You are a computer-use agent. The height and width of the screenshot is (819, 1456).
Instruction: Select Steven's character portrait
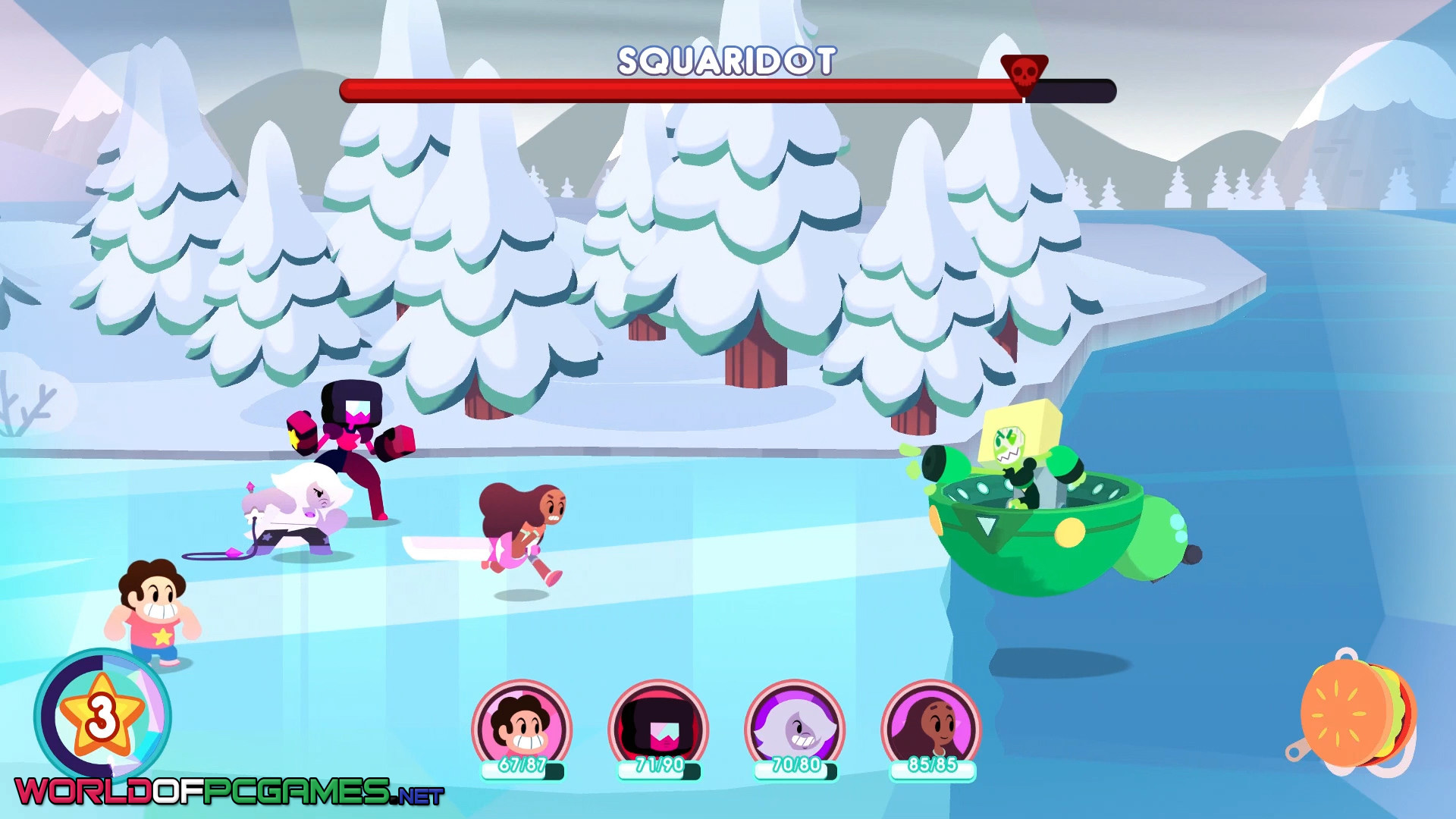pyautogui.click(x=522, y=725)
